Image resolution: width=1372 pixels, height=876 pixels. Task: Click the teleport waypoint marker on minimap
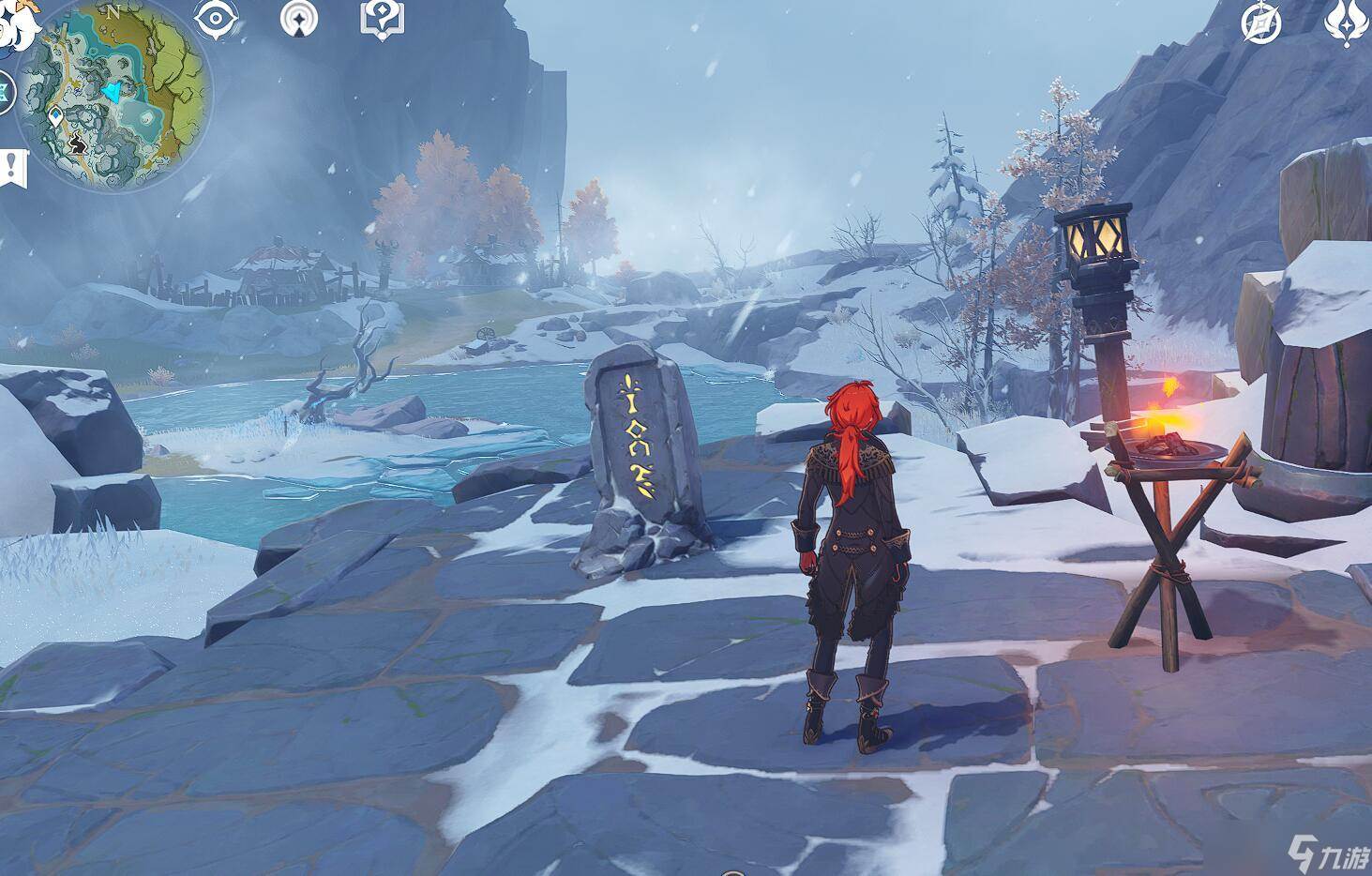pos(56,117)
